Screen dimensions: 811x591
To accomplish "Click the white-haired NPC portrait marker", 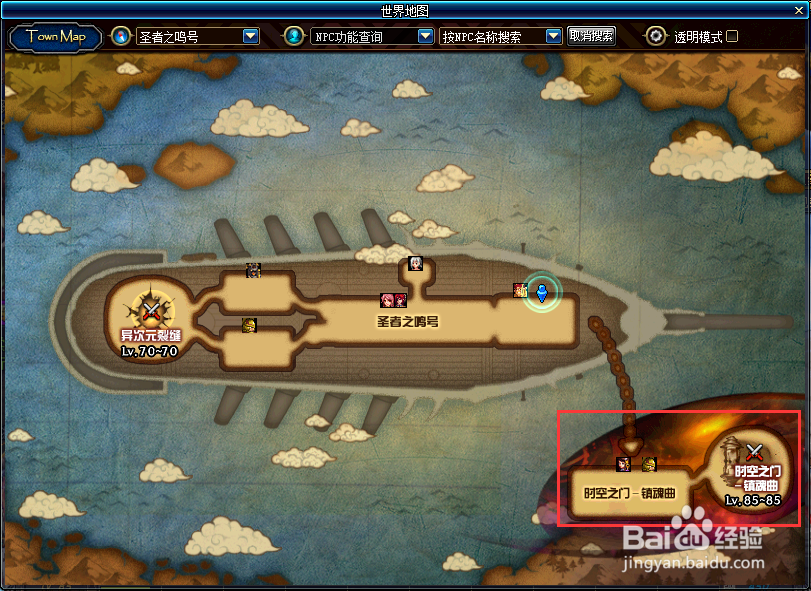I will click(416, 264).
